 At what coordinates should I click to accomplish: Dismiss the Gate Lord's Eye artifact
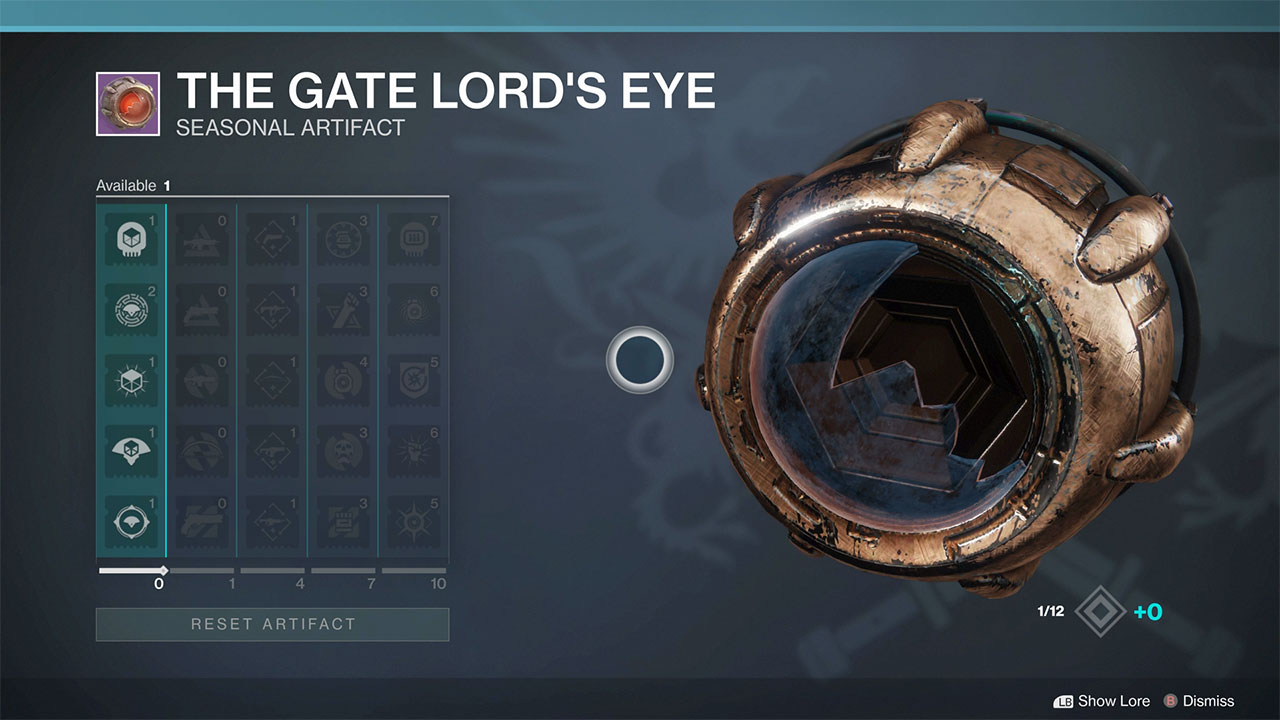[1209, 701]
